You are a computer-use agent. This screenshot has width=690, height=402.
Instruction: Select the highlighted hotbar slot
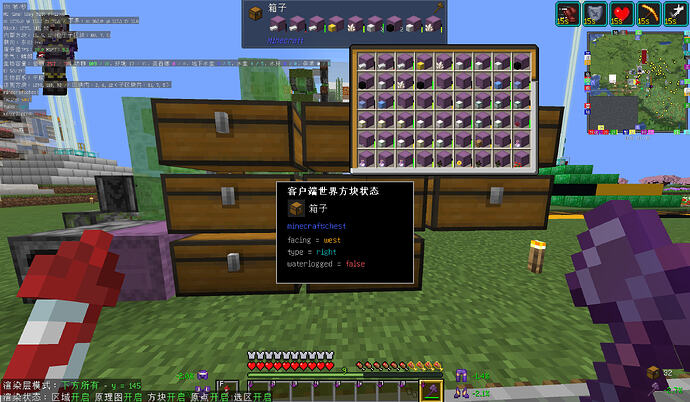(432, 391)
